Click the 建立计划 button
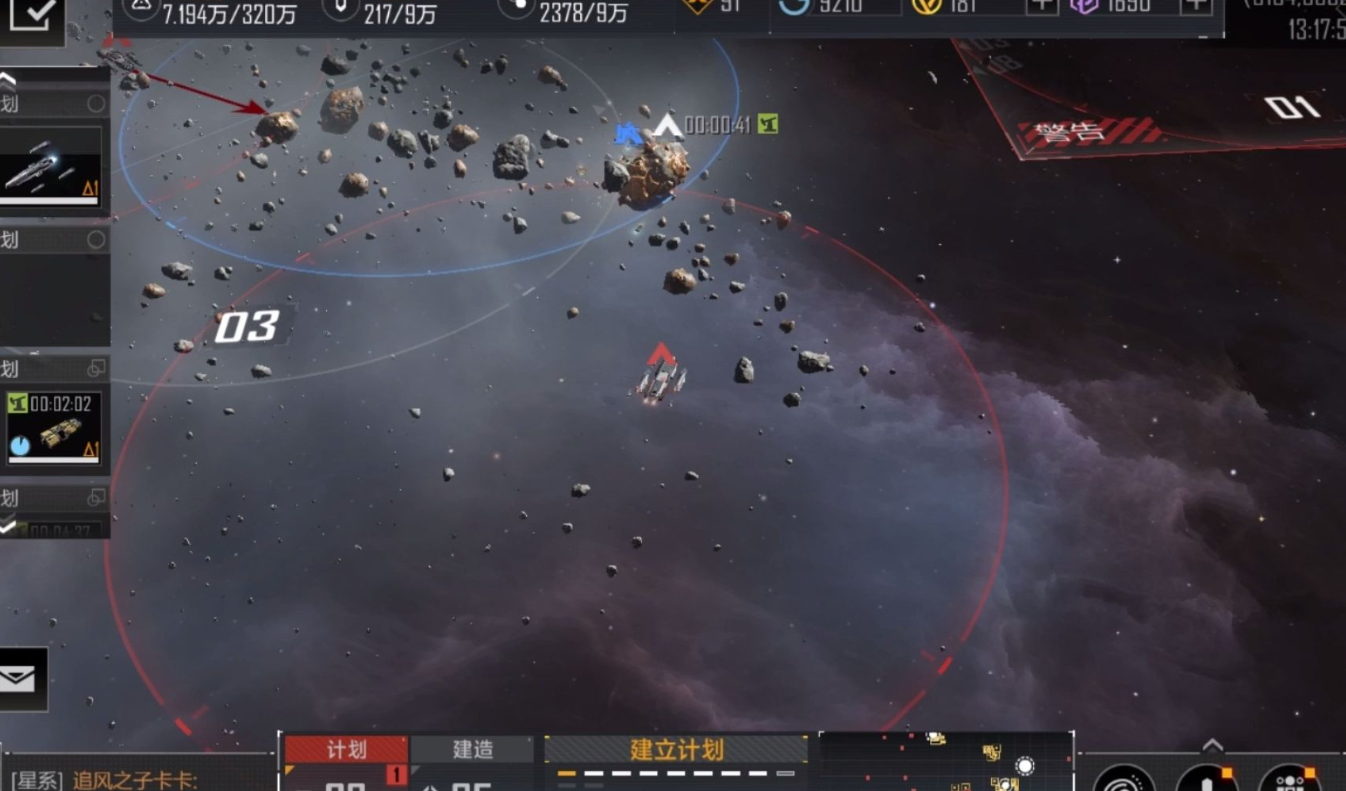The image size is (1346, 791). [x=676, y=750]
